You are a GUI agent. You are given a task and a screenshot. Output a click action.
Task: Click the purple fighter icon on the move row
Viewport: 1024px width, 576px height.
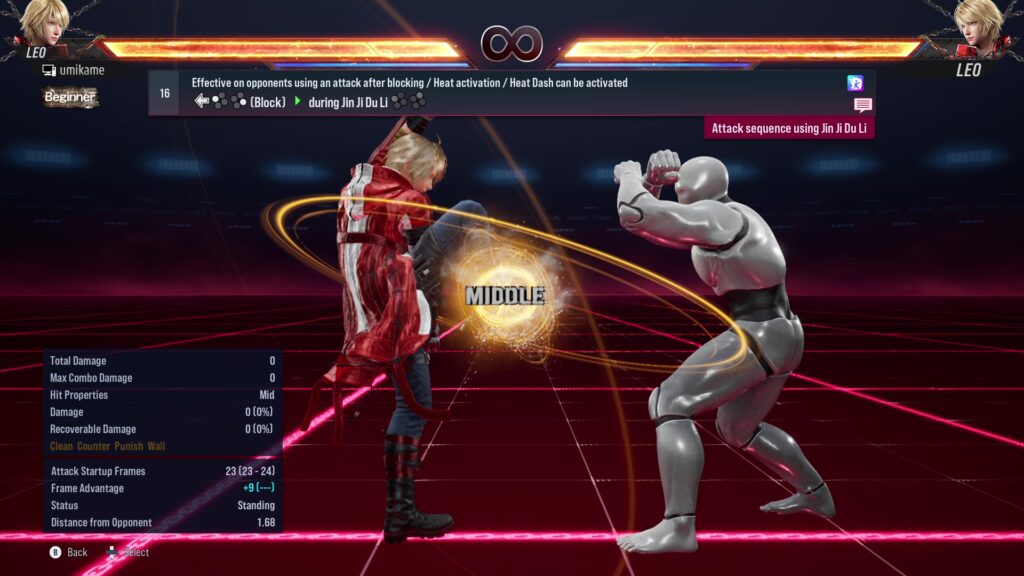point(854,83)
